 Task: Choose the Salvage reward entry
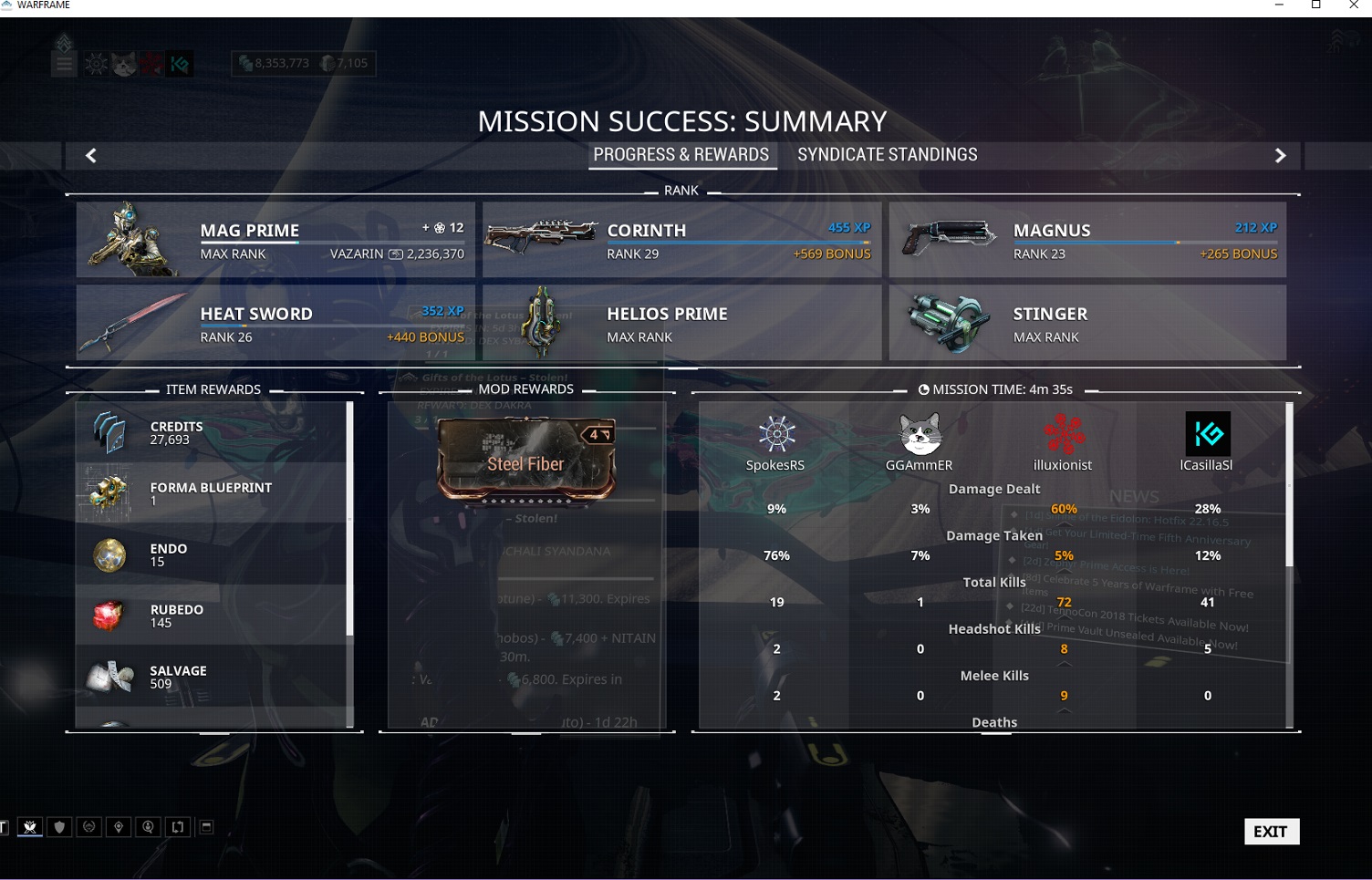coord(212,677)
